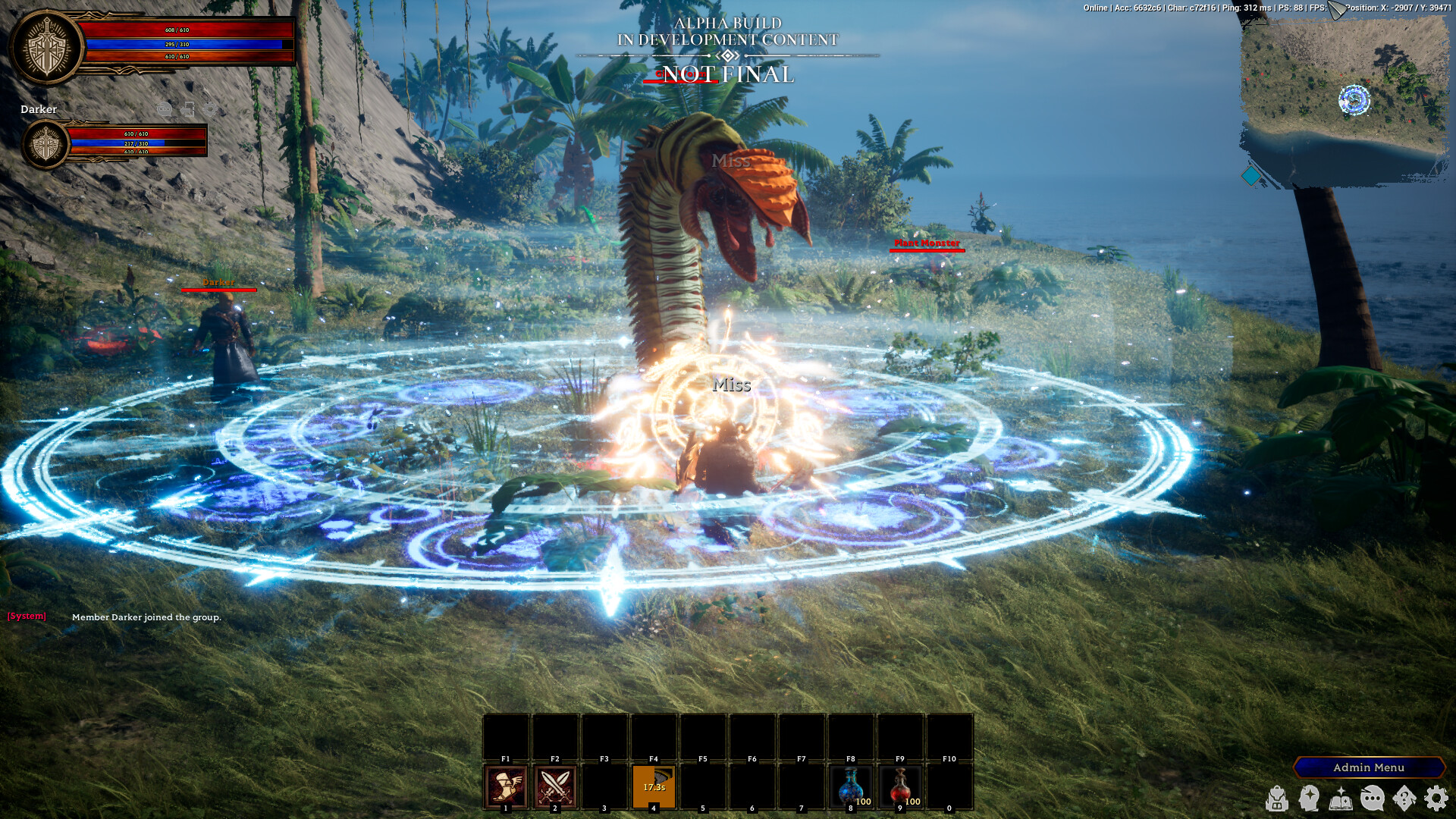Open the help ghost icon
This screenshot has height=819, width=1456.
point(1404,799)
